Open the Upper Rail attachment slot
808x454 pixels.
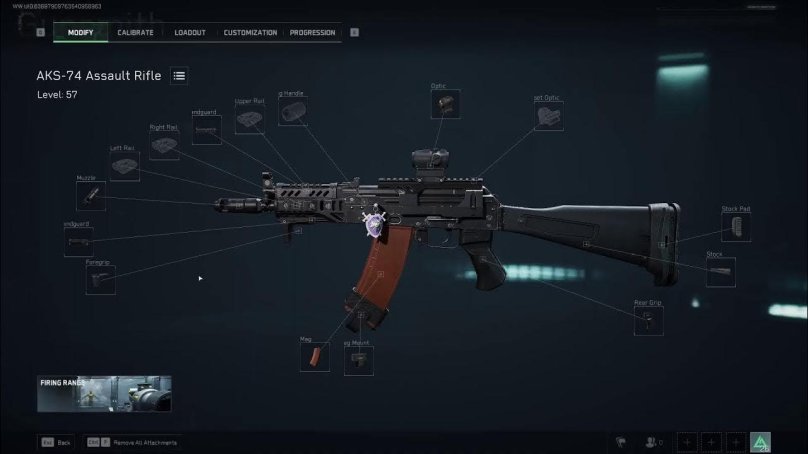pos(249,120)
